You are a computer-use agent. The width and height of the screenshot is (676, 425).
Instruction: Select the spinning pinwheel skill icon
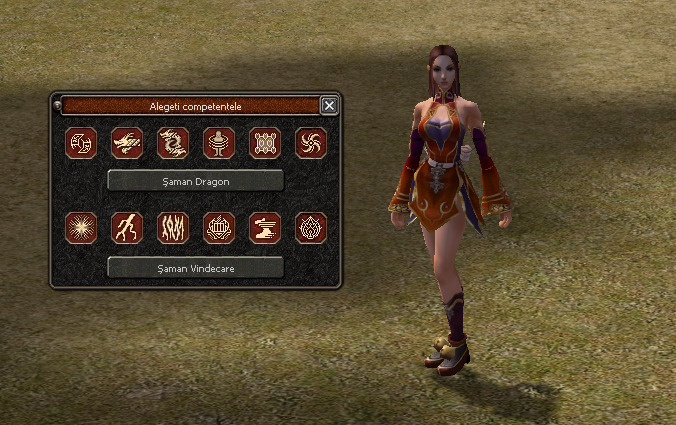click(311, 143)
